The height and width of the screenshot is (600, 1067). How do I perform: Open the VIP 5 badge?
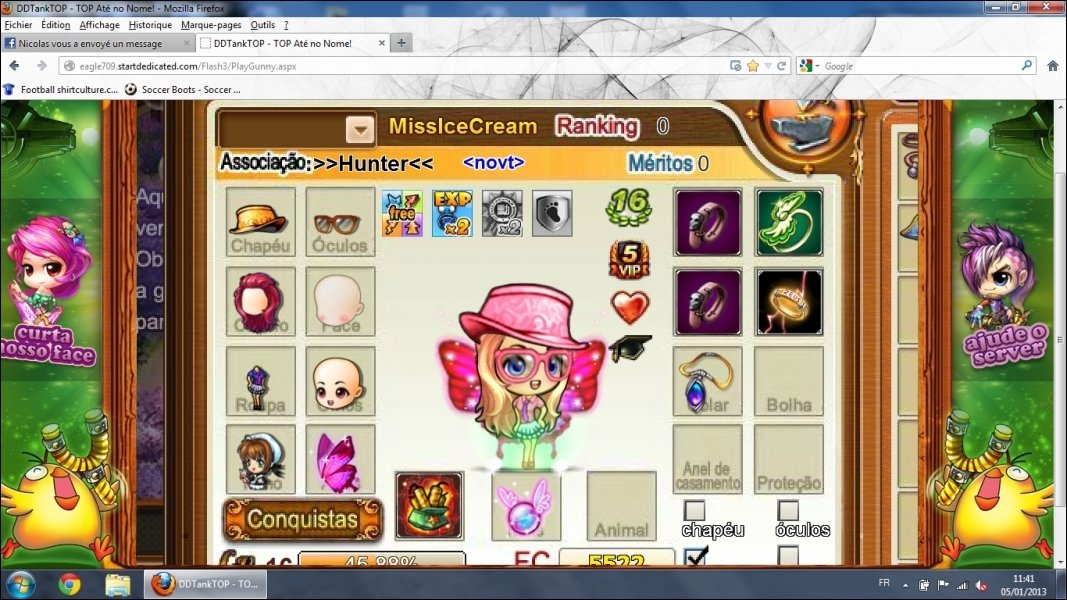tap(629, 259)
